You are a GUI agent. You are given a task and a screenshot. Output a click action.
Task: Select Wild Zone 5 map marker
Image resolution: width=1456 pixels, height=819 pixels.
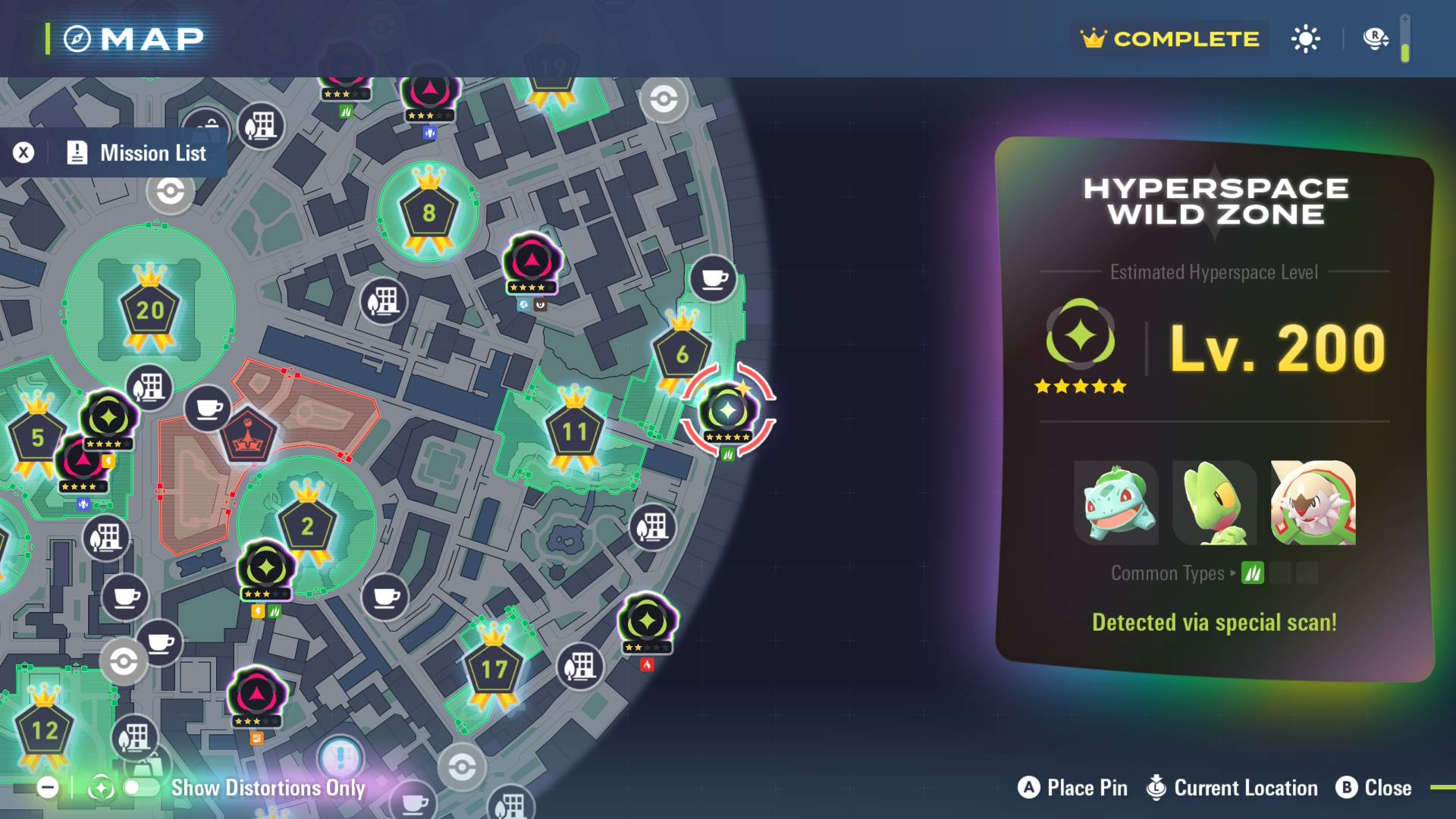37,438
